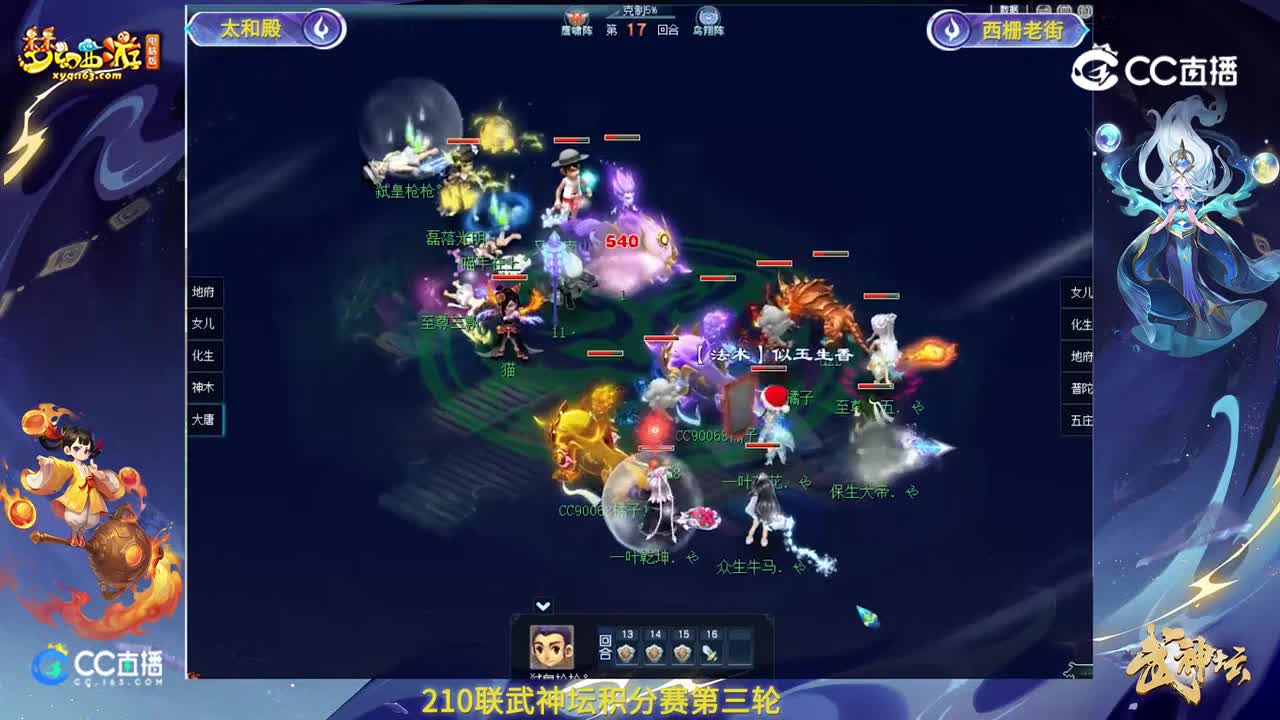Image resolution: width=1280 pixels, height=720 pixels.
Task: Toggle the rightmost stat icon in the top bar
Action: (1085, 10)
